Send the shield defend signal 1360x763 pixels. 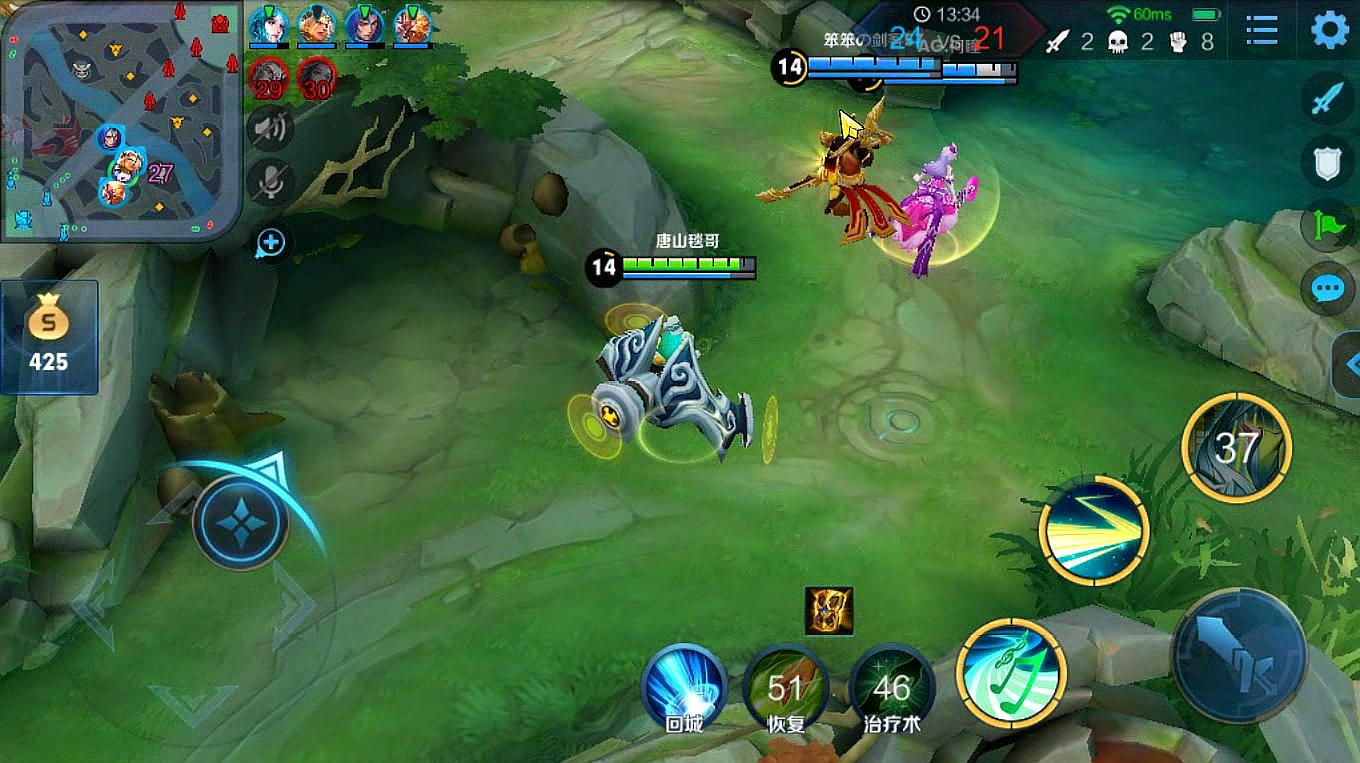1328,163
